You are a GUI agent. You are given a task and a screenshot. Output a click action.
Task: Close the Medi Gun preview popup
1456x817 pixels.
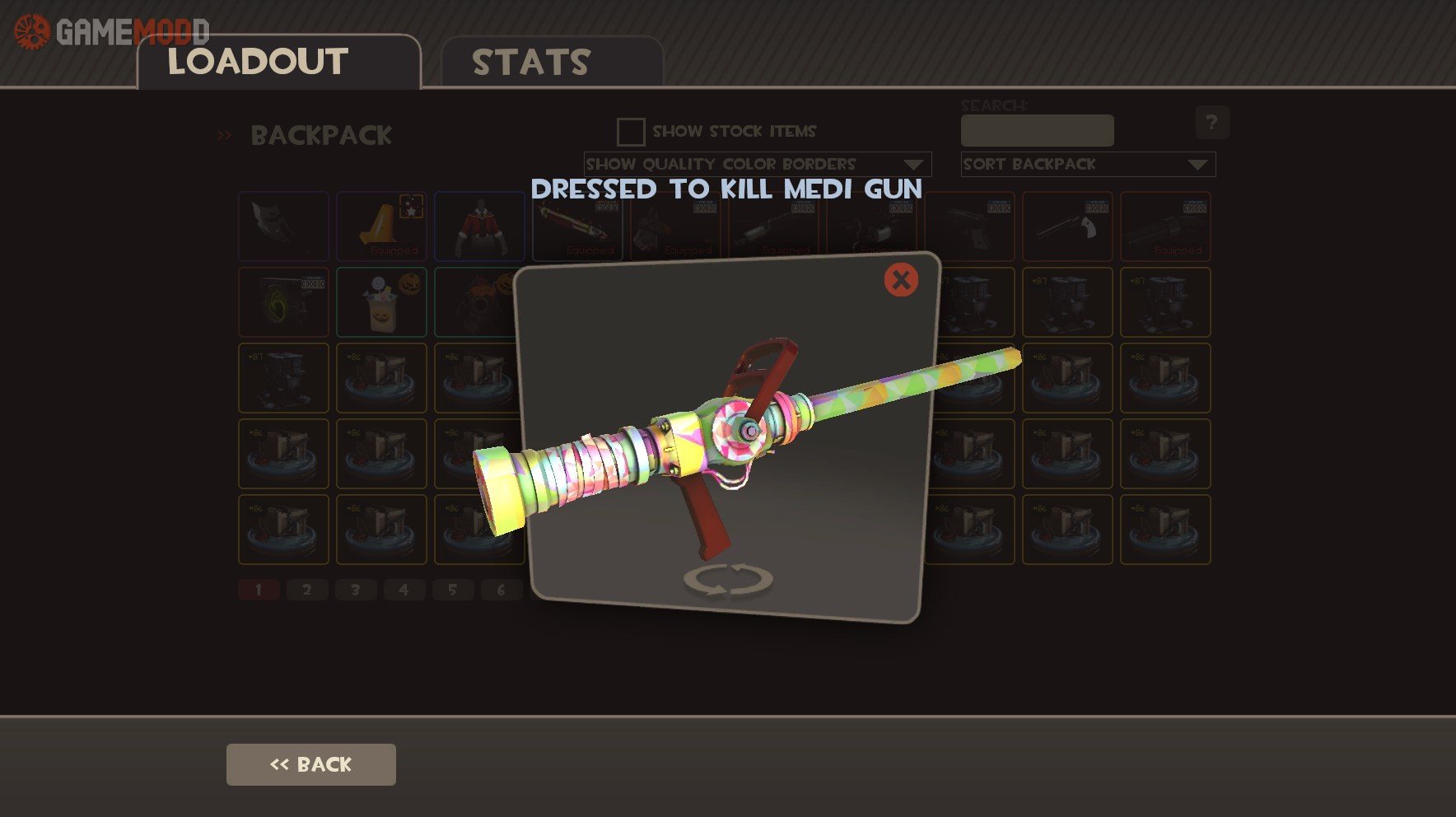pos(901,280)
